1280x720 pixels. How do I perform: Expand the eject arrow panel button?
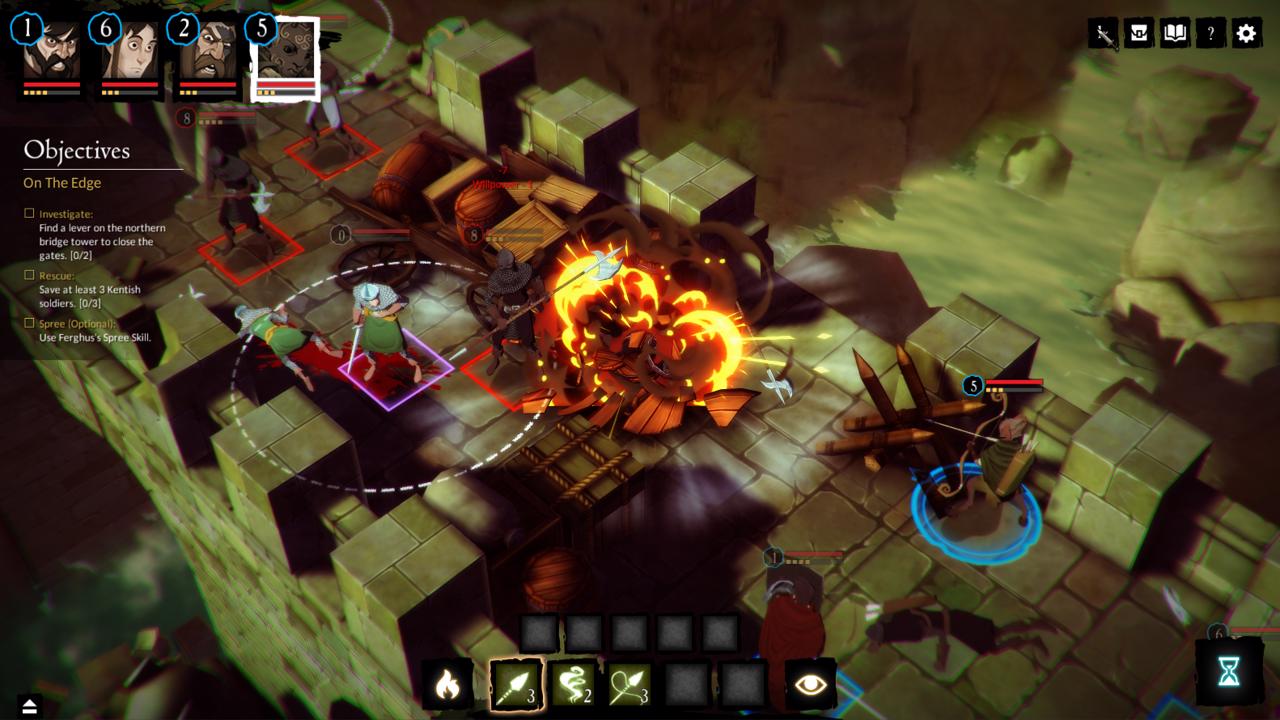29,707
